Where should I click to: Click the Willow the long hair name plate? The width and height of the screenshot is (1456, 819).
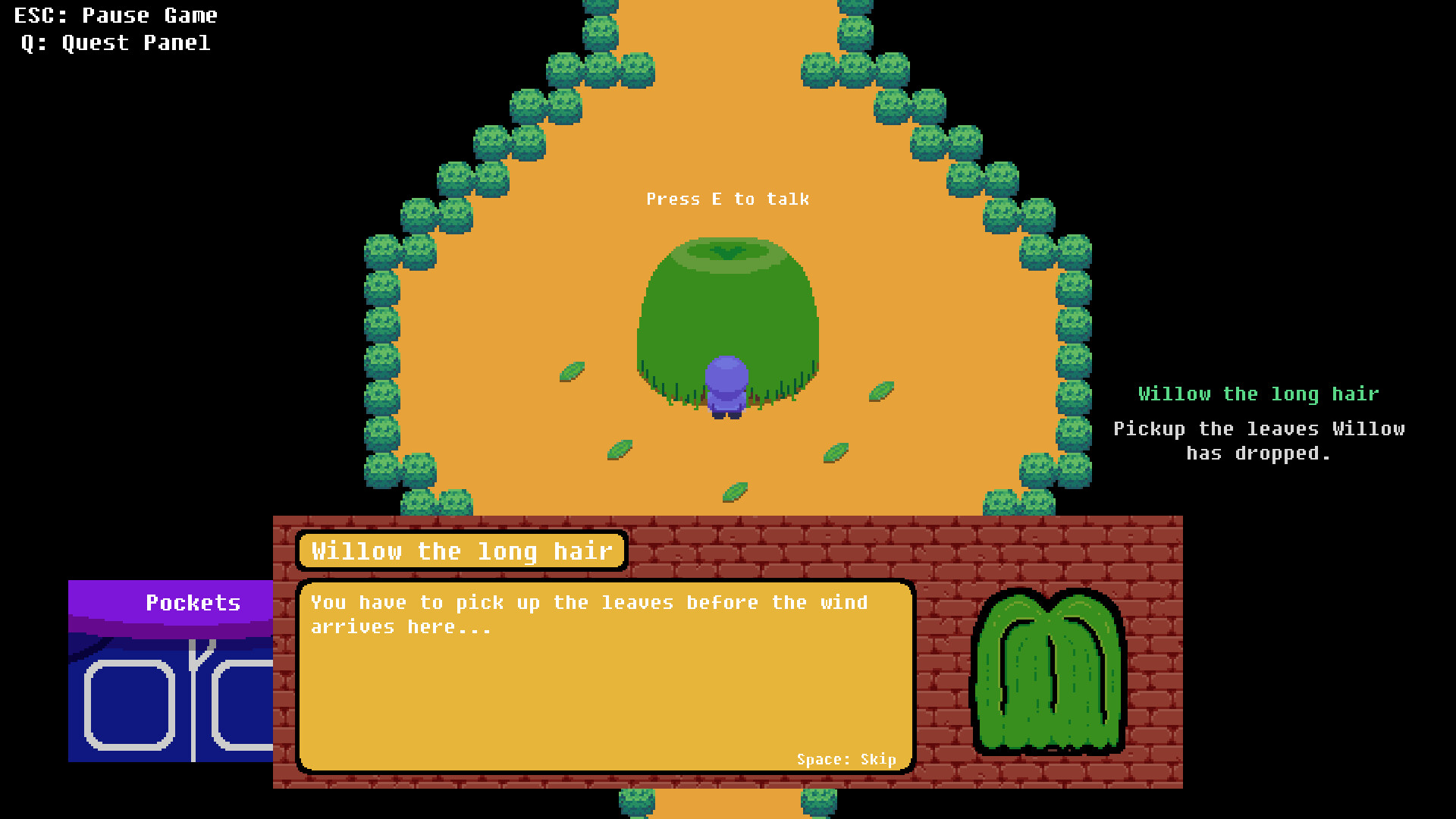coord(463,551)
